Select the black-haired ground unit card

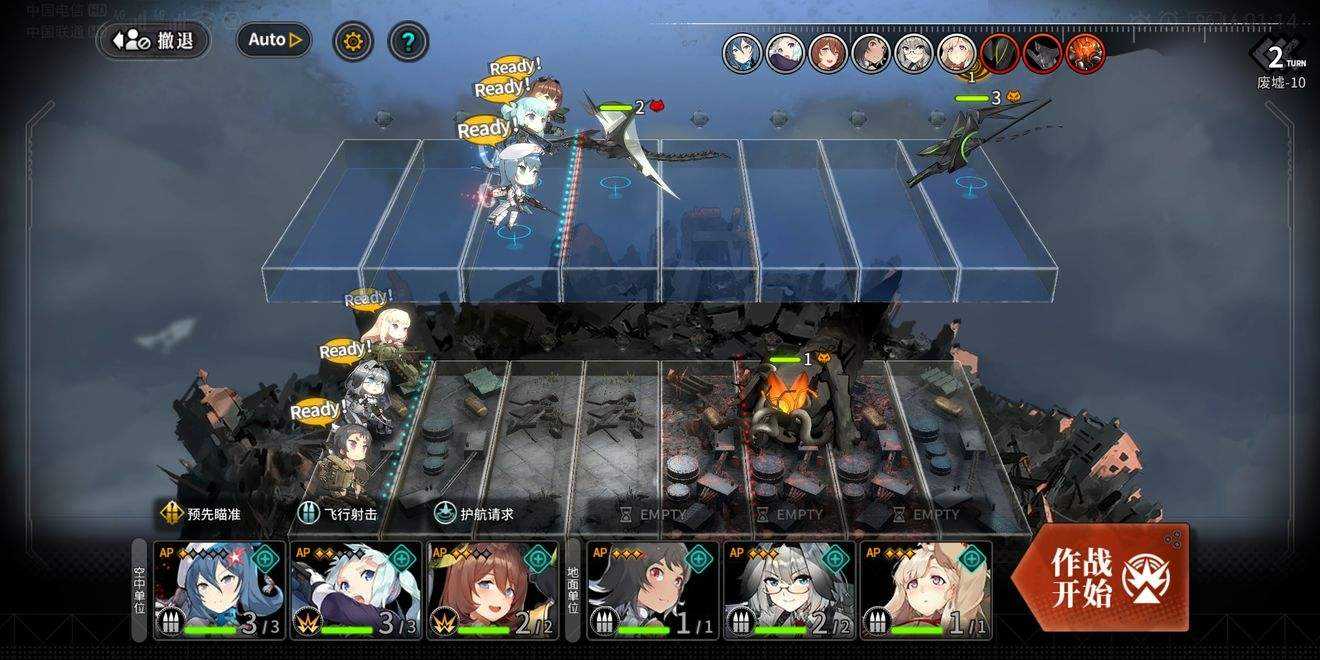click(652, 590)
